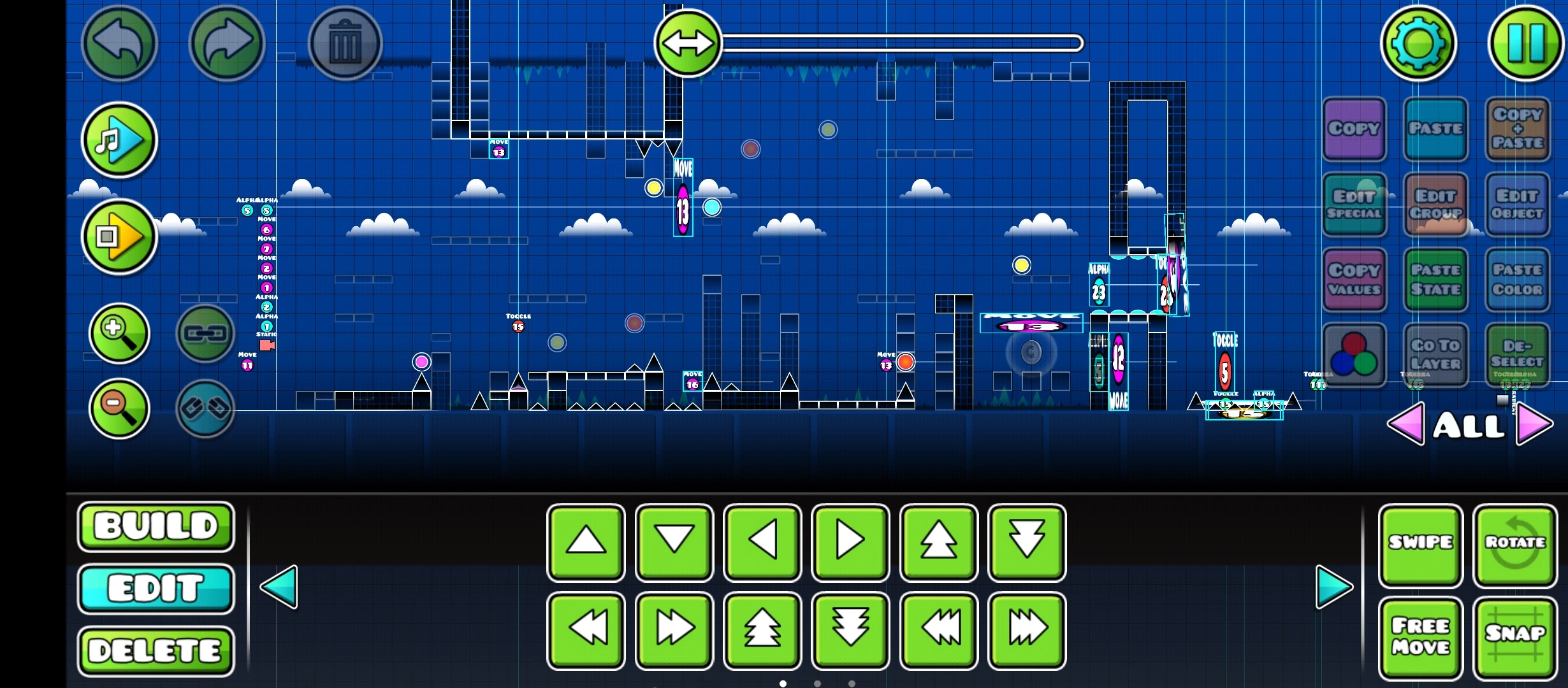
Task: Open the Edit Group dialog
Action: click(x=1435, y=205)
